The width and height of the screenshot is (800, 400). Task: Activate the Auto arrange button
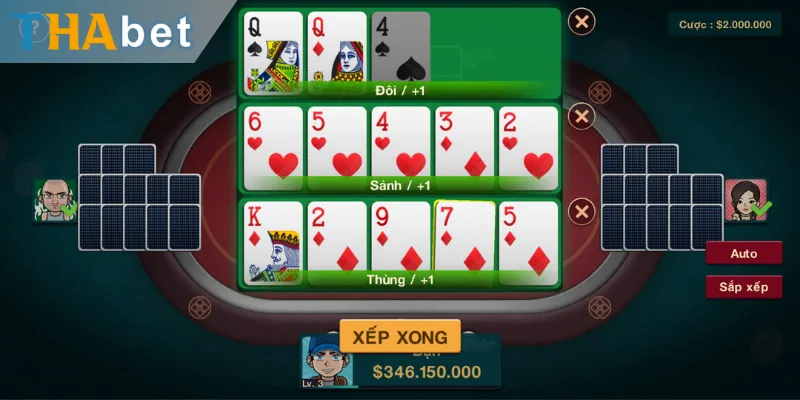[x=743, y=253]
